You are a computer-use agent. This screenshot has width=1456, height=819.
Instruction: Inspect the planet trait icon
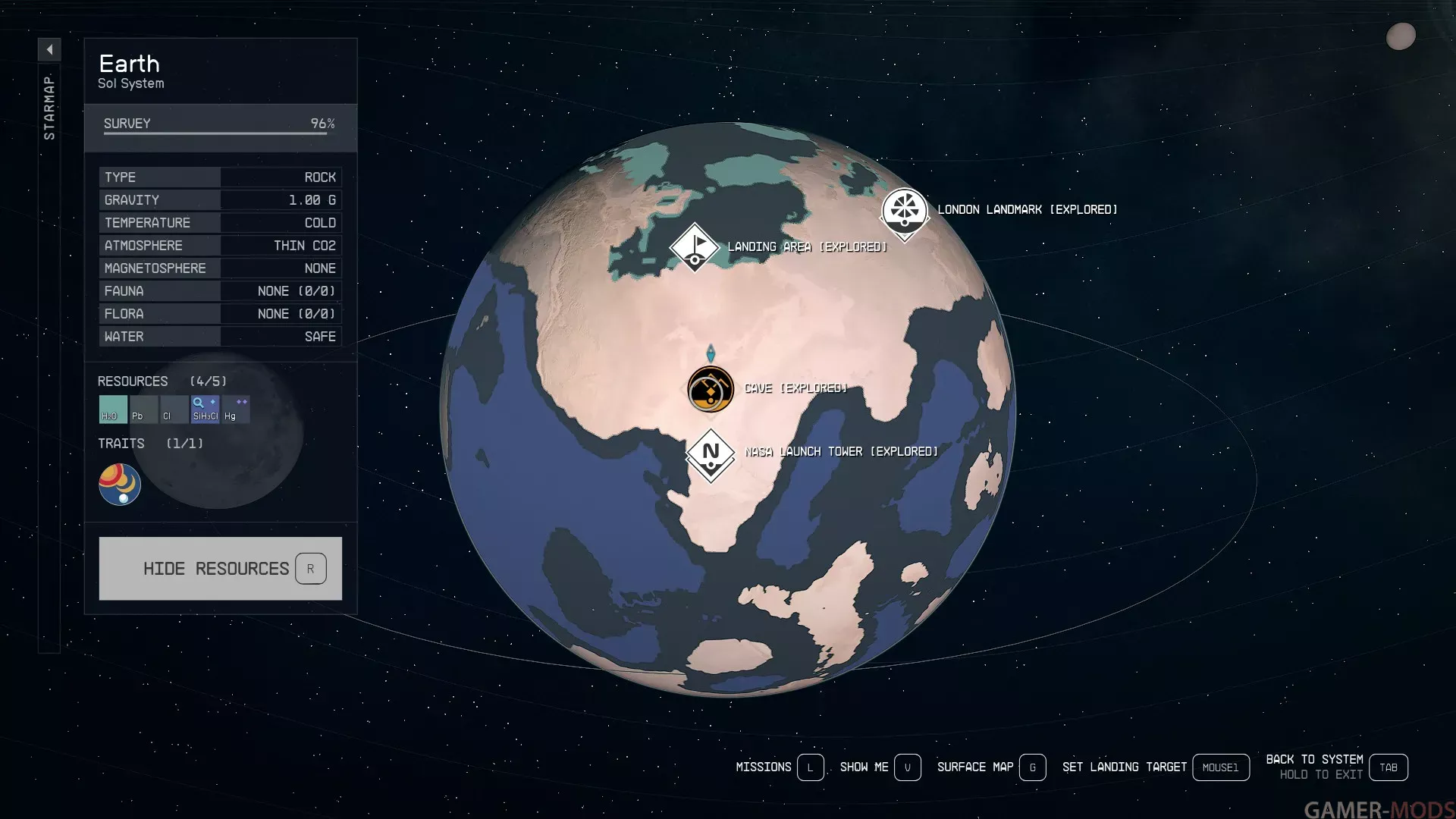click(x=120, y=485)
